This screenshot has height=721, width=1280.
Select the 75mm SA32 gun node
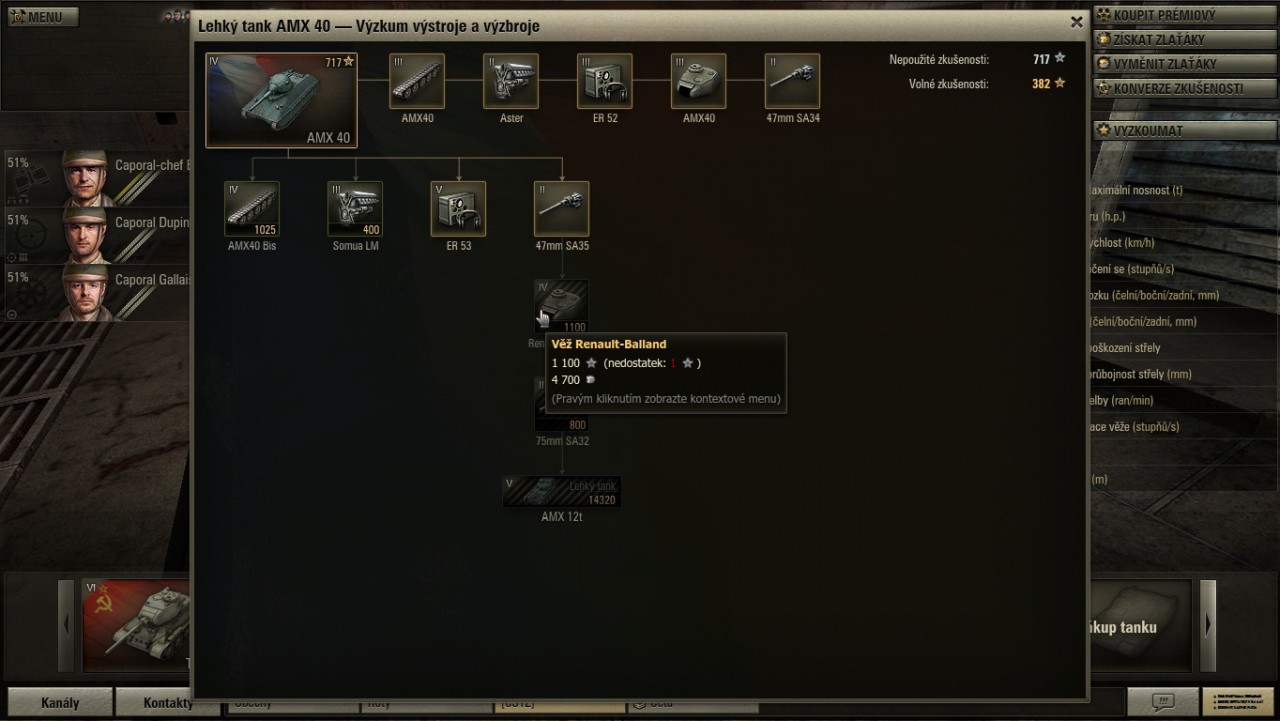point(561,412)
